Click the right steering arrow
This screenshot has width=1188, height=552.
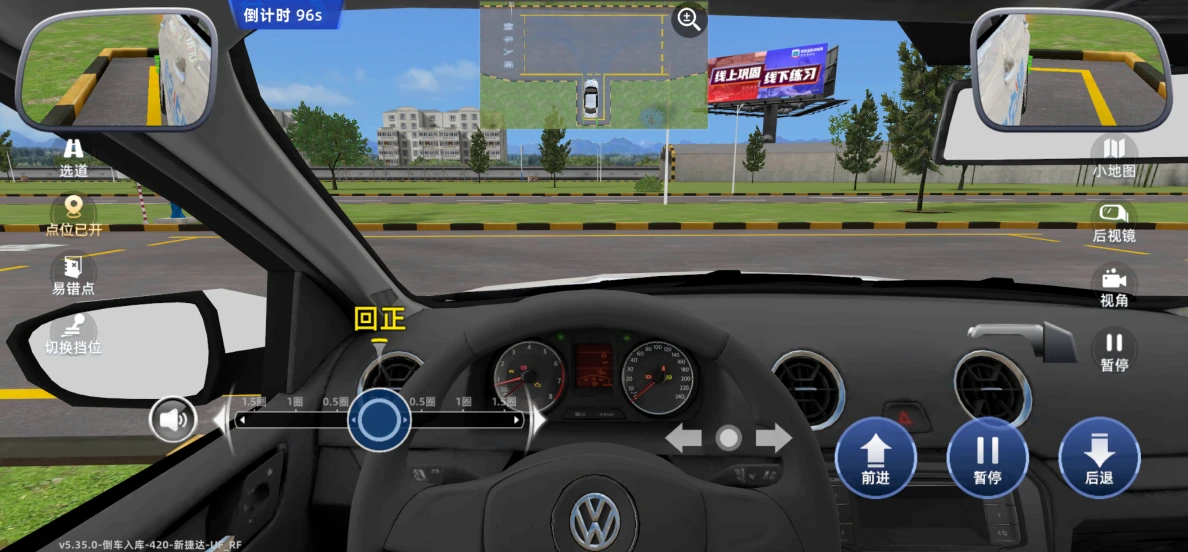(773, 438)
